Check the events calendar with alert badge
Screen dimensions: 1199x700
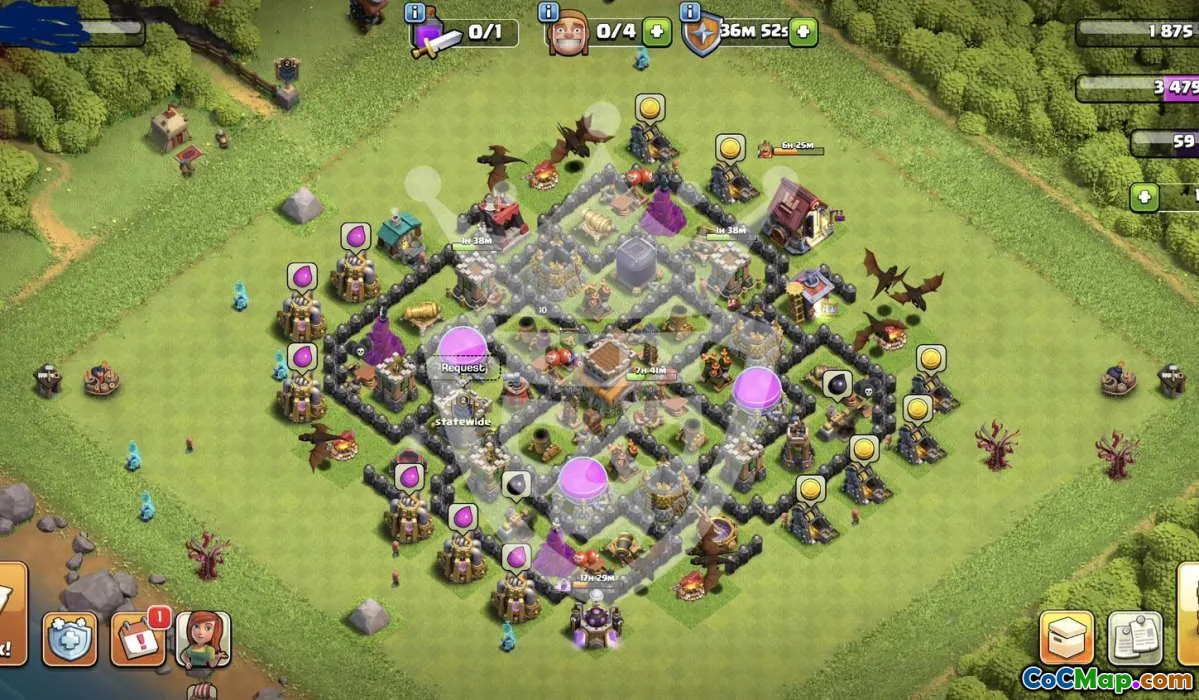(x=137, y=638)
